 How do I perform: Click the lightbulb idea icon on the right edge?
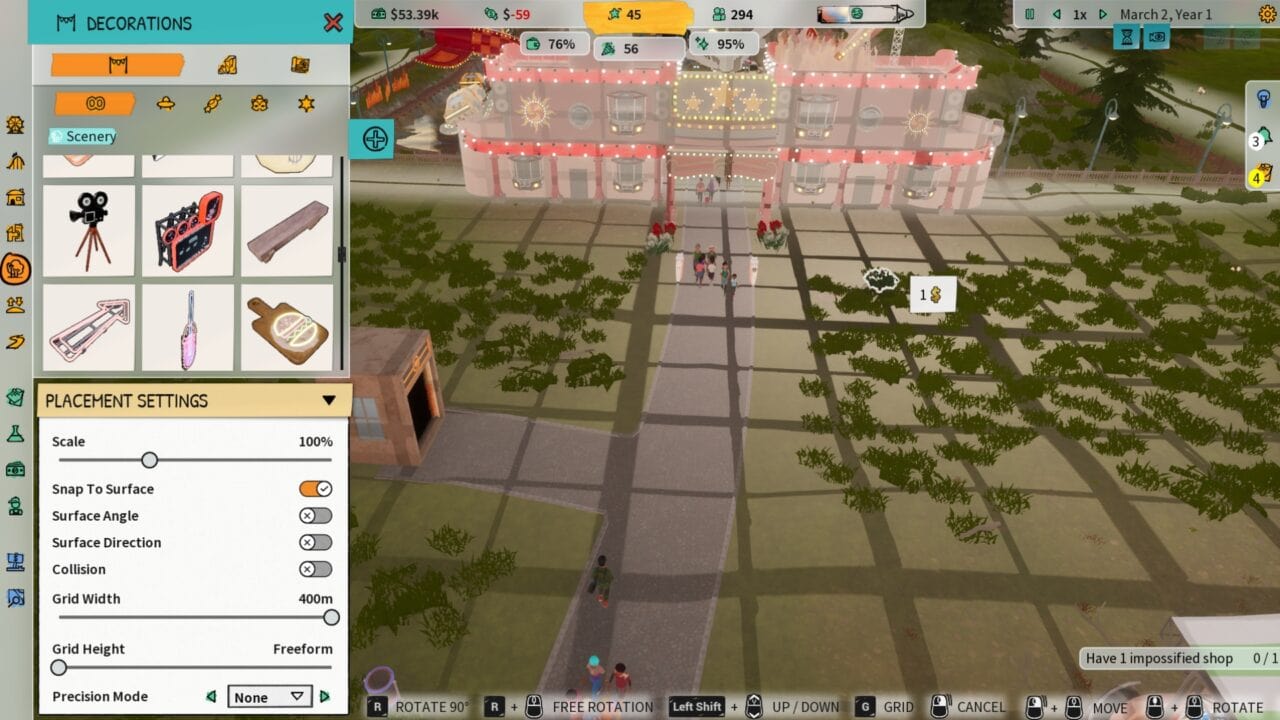point(1262,98)
